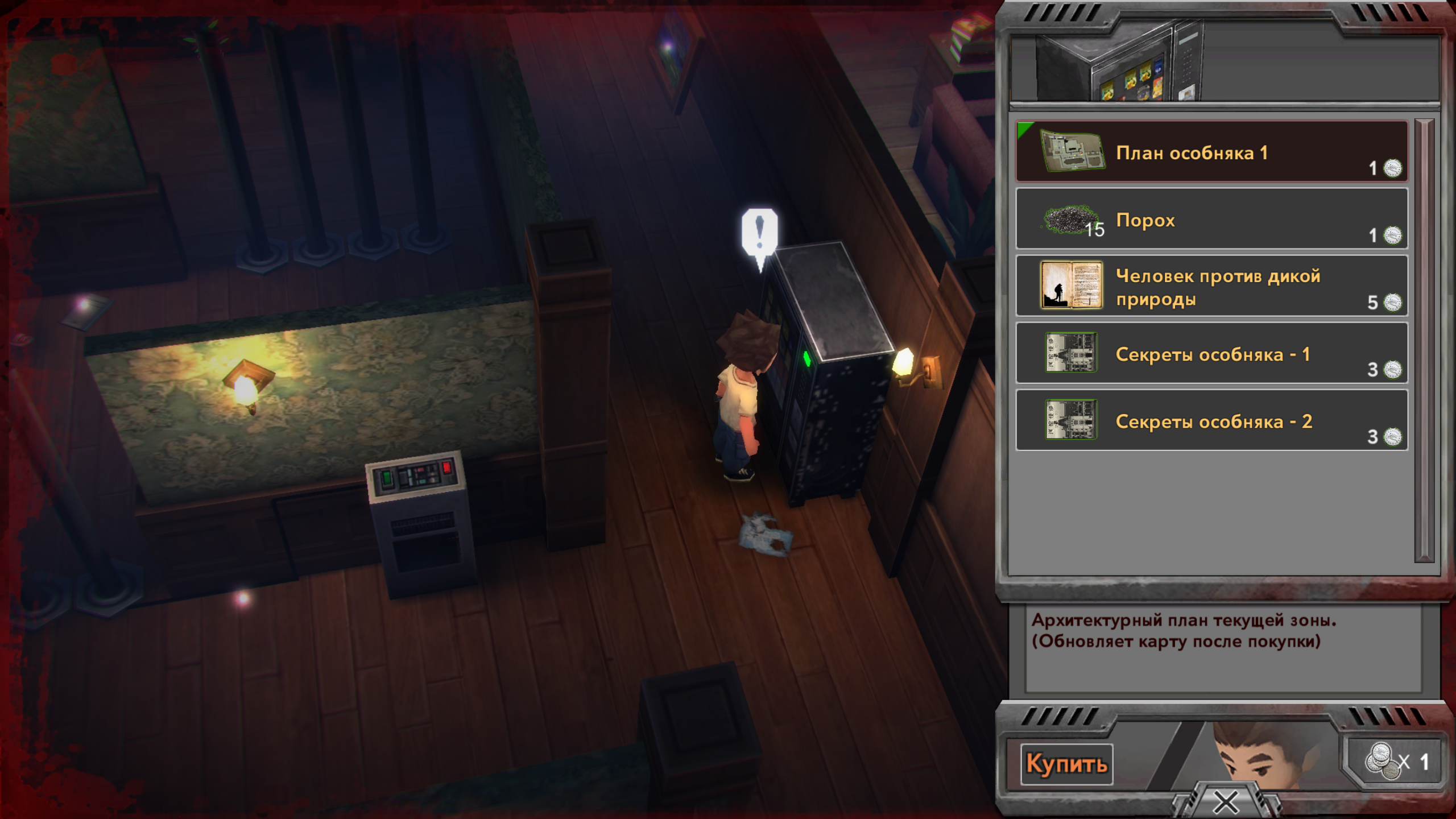This screenshot has width=1456, height=819.
Task: Select Секреты особняка - 2 entry
Action: [1211, 420]
